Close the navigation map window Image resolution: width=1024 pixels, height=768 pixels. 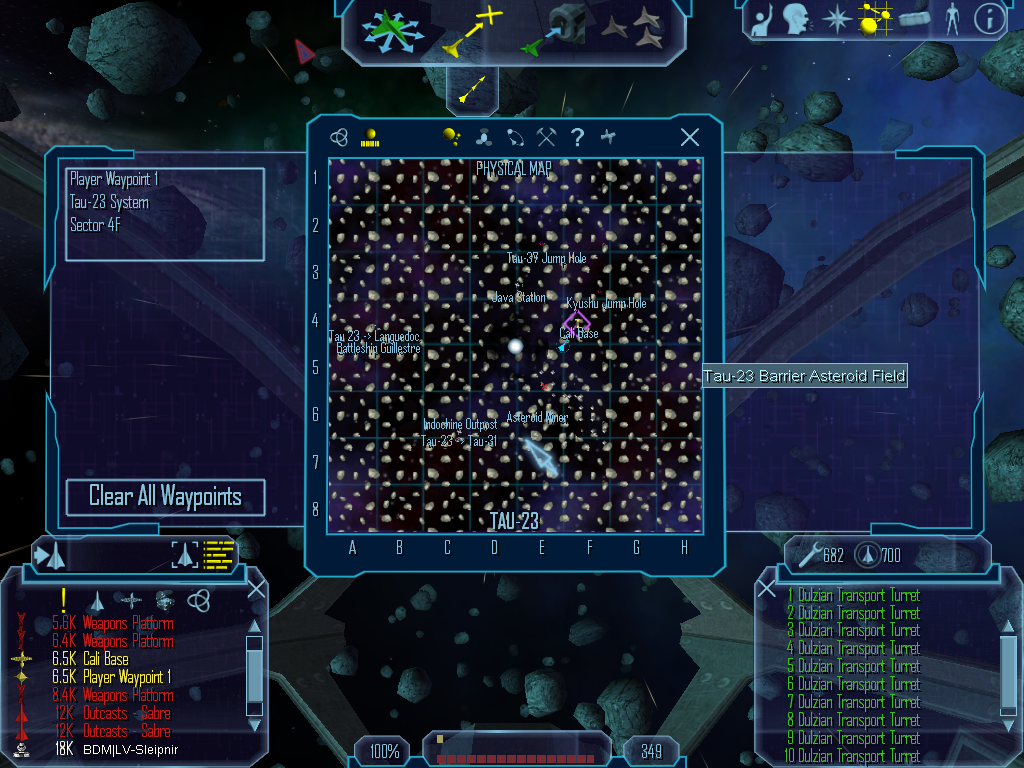689,138
